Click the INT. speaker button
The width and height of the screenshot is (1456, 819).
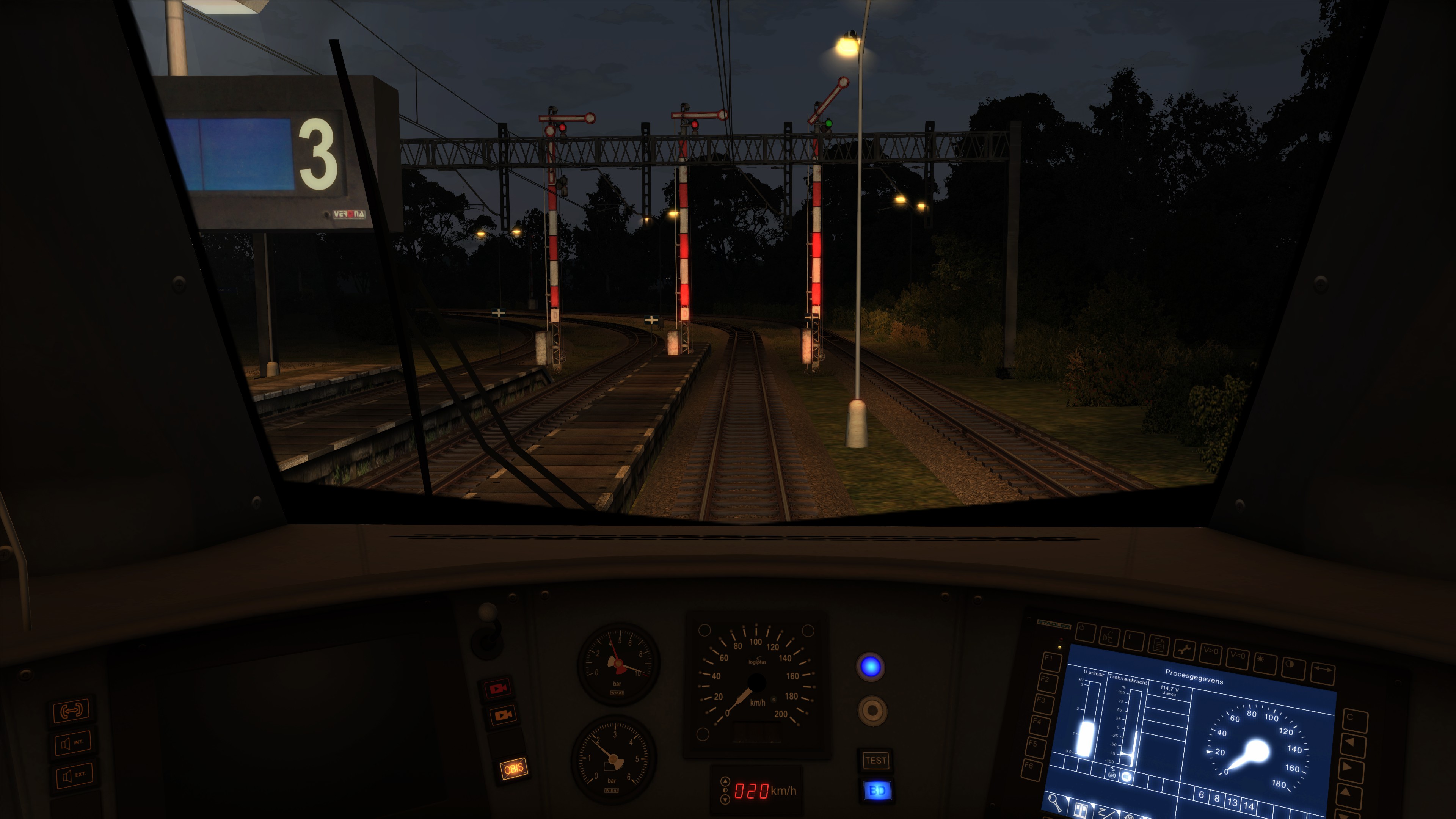[72, 743]
